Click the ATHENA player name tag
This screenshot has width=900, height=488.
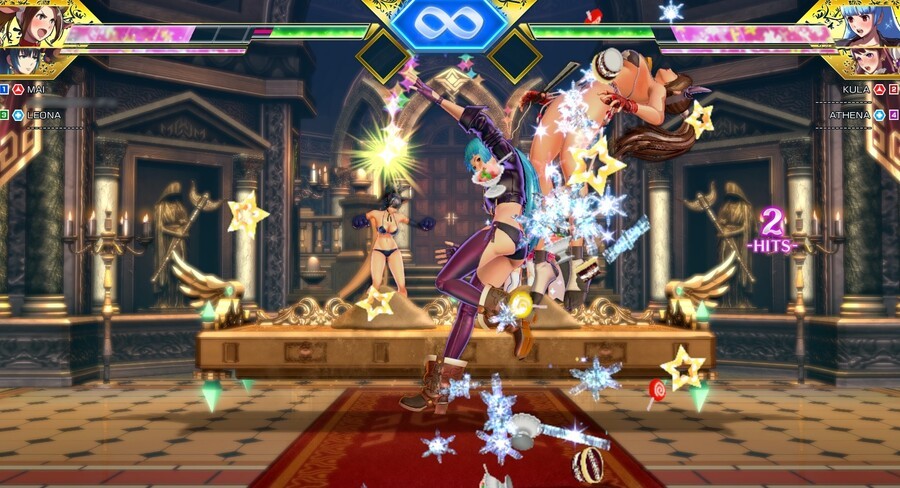coord(850,115)
